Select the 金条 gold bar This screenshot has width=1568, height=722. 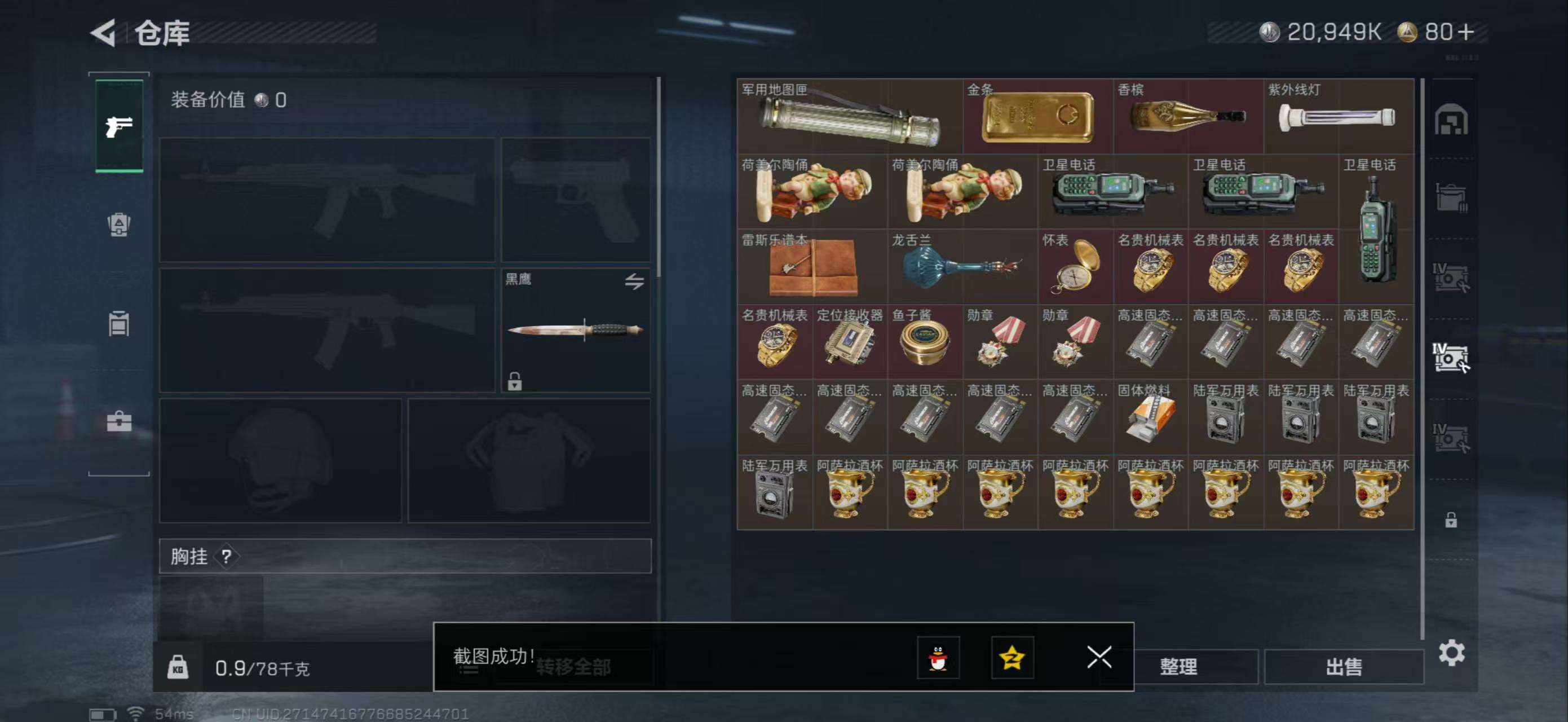pos(1038,116)
